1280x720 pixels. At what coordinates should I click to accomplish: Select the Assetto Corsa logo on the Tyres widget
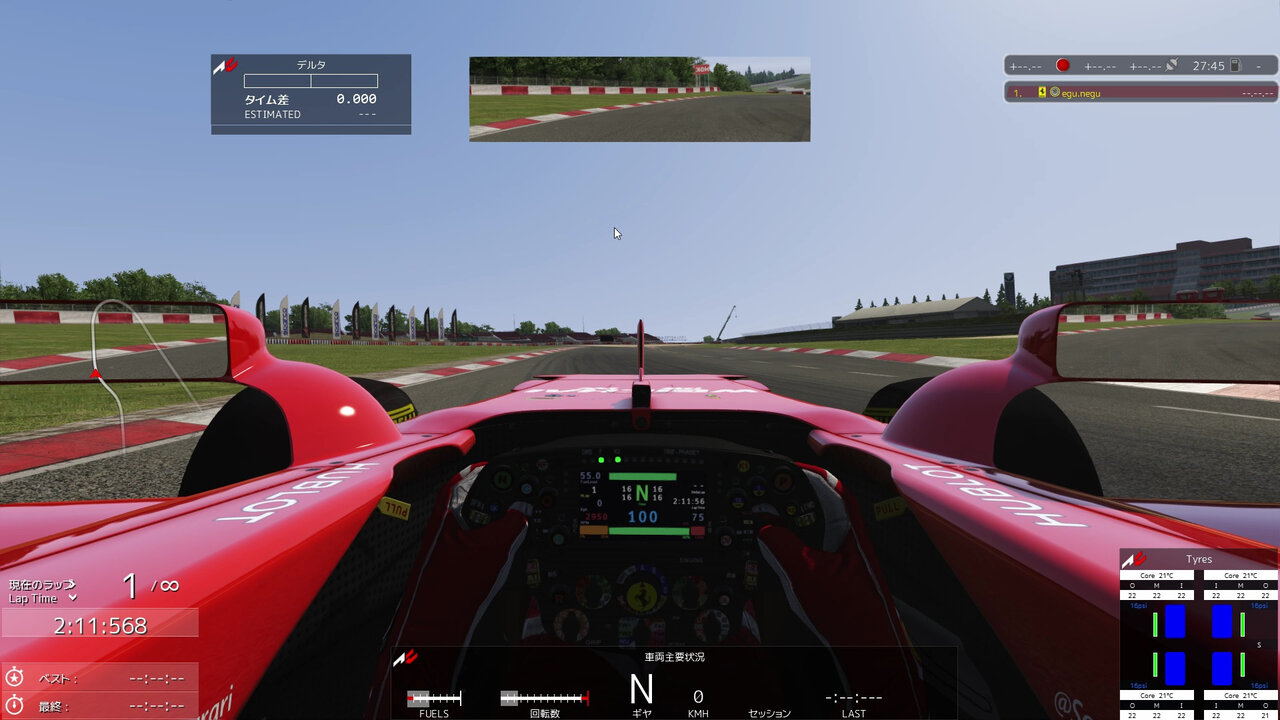coord(1132,559)
